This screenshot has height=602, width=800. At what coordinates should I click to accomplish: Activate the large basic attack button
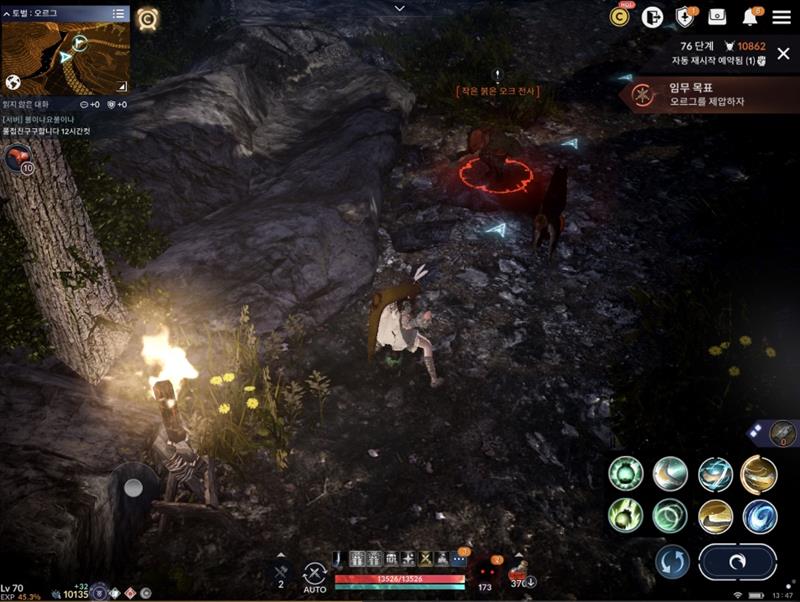click(x=737, y=562)
